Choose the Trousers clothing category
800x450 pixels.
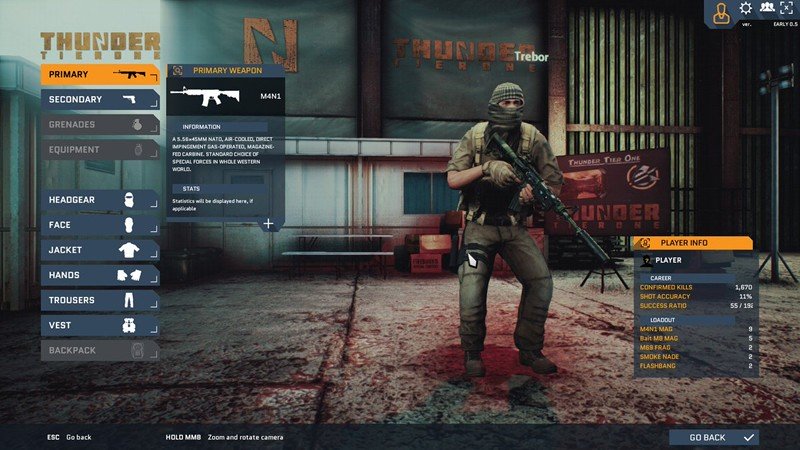(x=100, y=300)
